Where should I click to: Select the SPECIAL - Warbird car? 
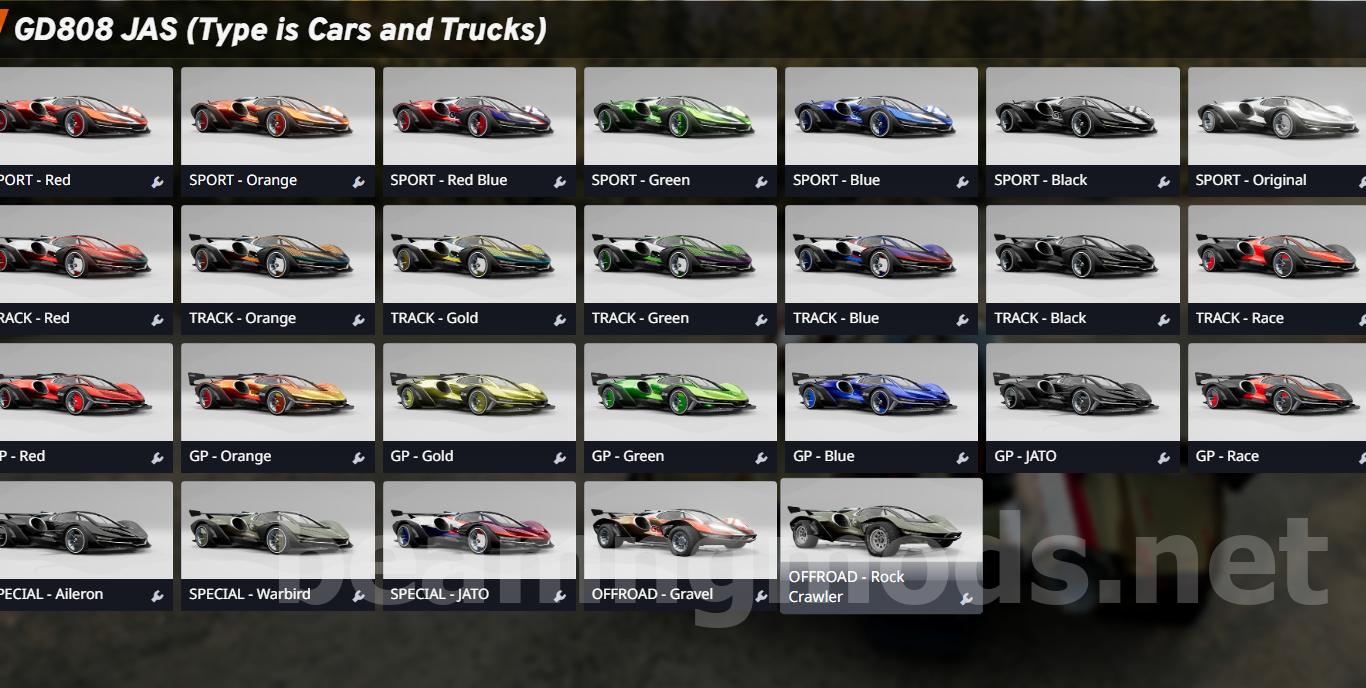click(x=278, y=532)
